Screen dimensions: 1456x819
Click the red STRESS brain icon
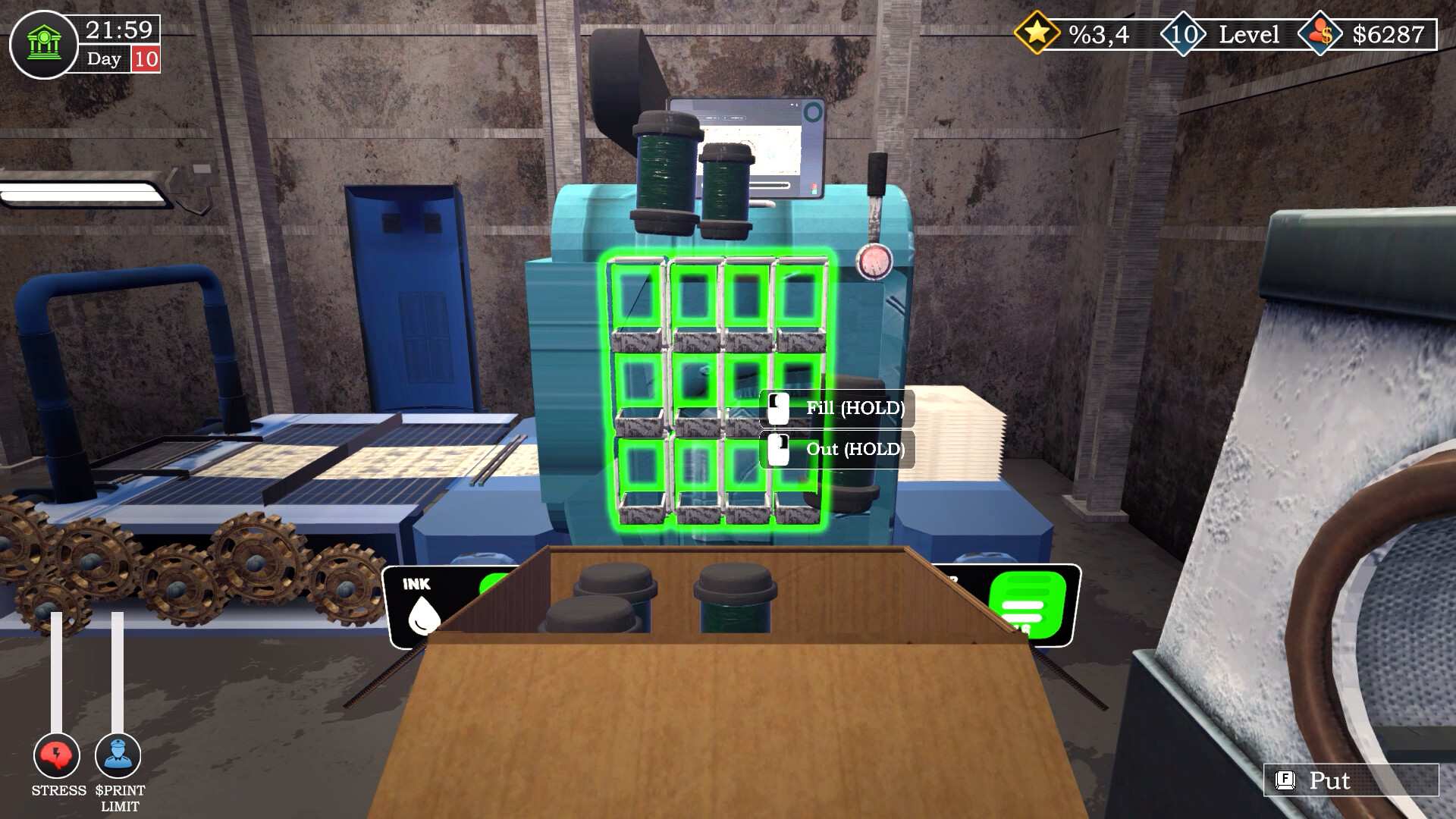pos(55,755)
